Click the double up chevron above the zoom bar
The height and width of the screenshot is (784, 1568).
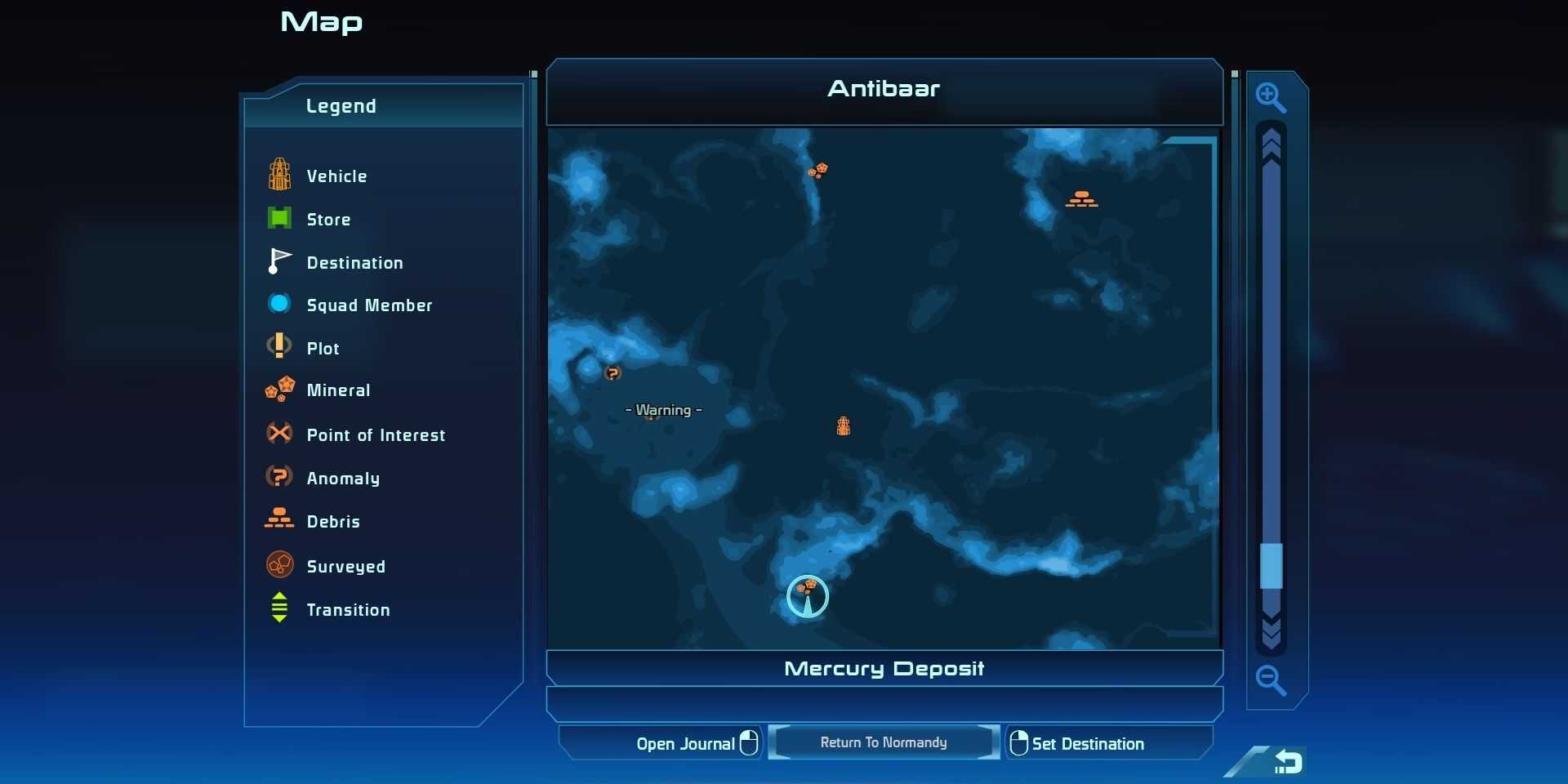1271,144
